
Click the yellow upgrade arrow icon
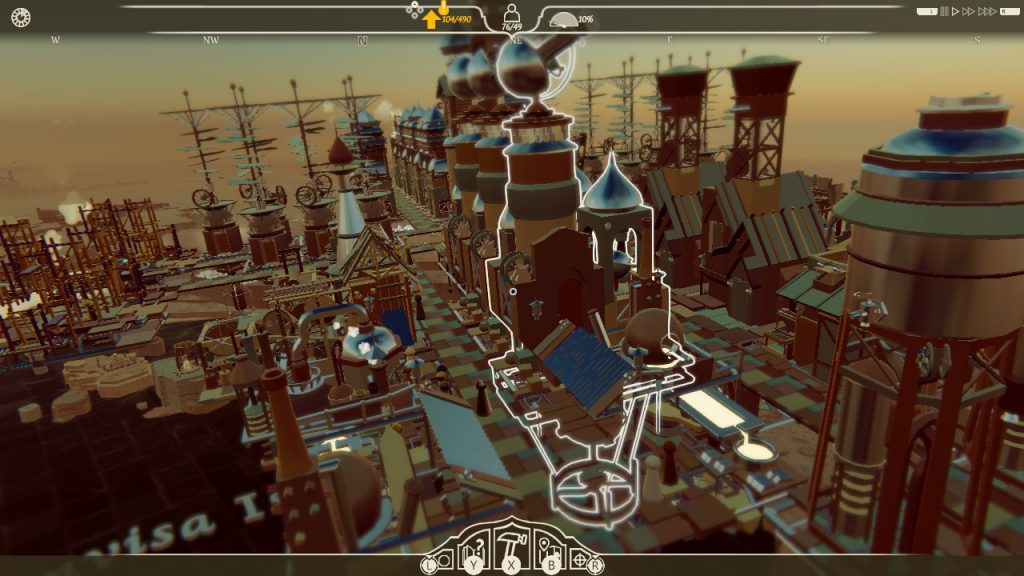click(431, 19)
